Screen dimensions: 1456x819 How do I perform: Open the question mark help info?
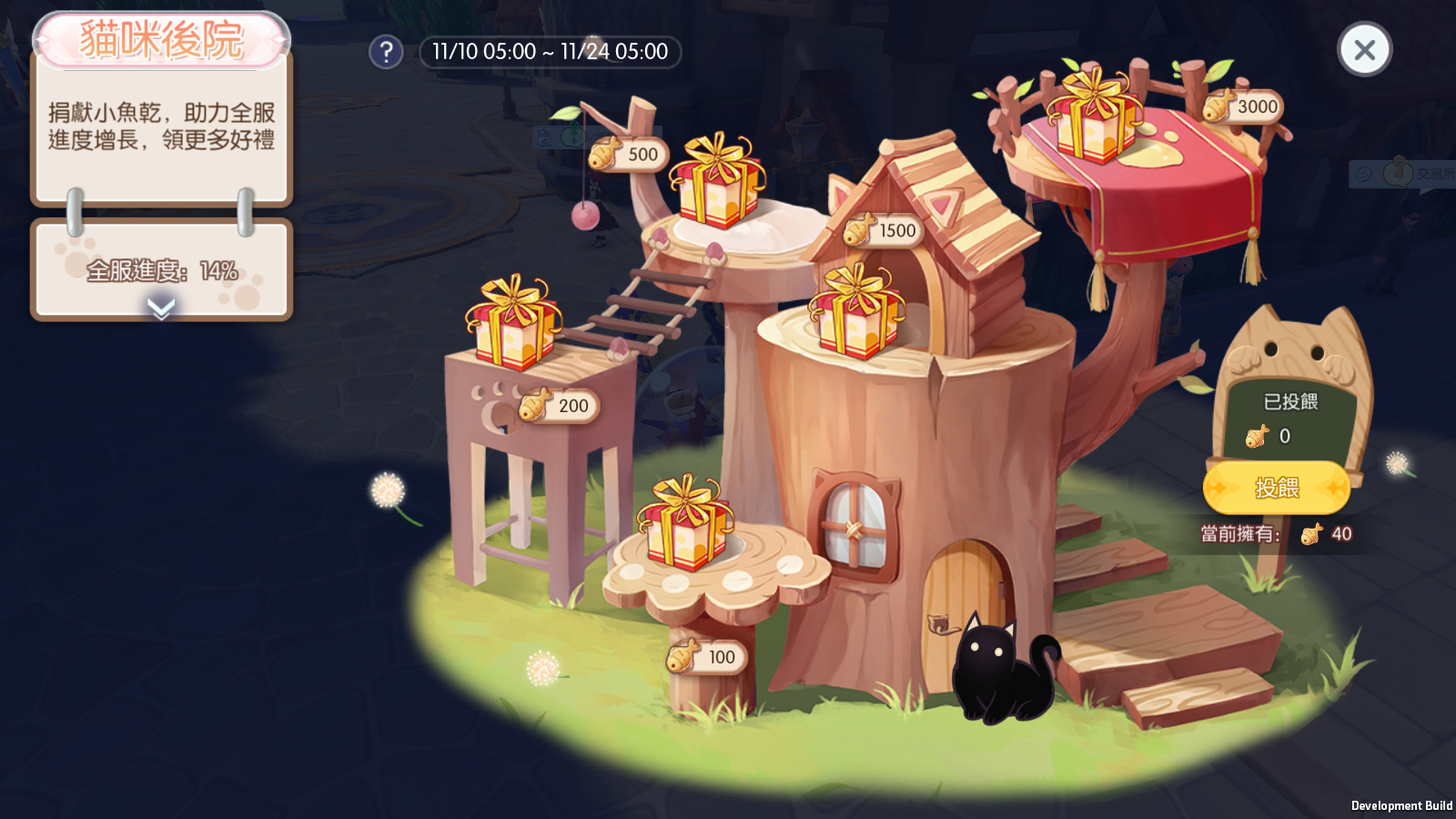pos(386,52)
